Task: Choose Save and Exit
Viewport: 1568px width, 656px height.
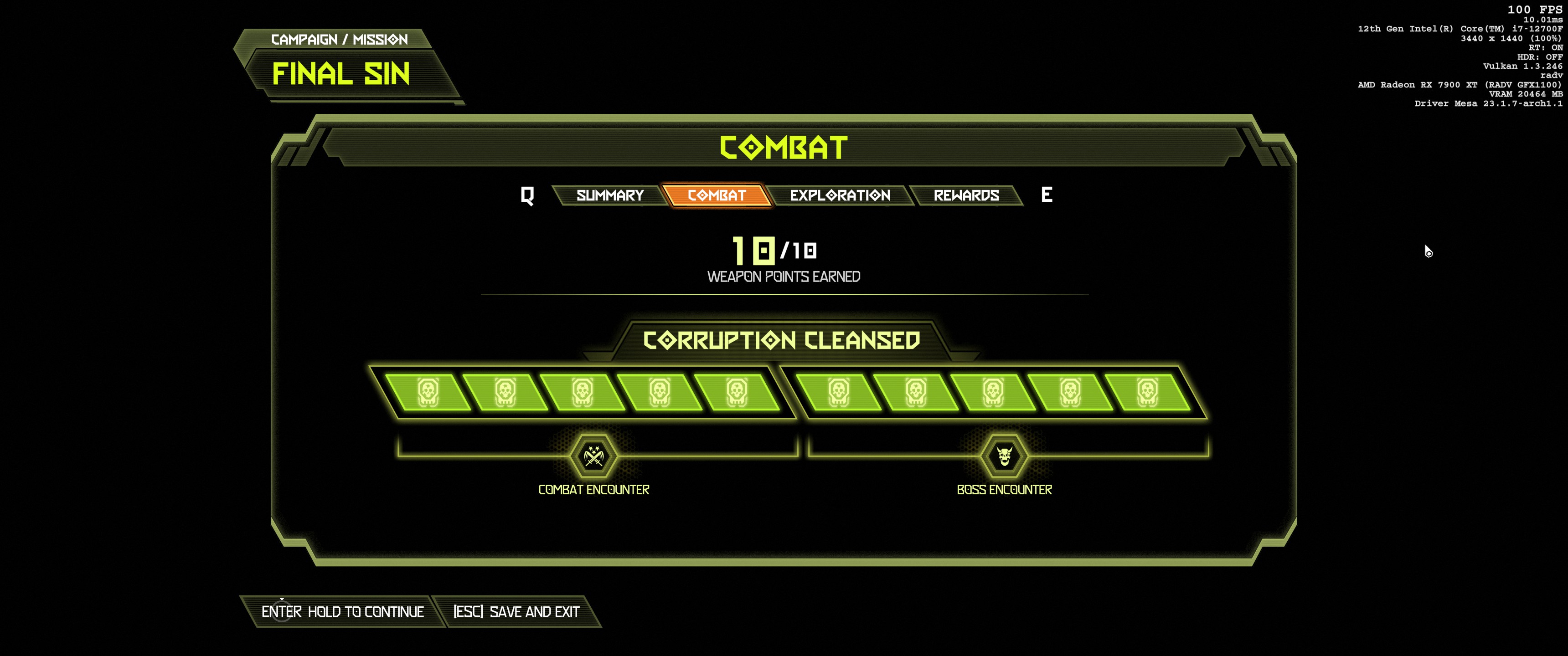Action: pos(516,611)
